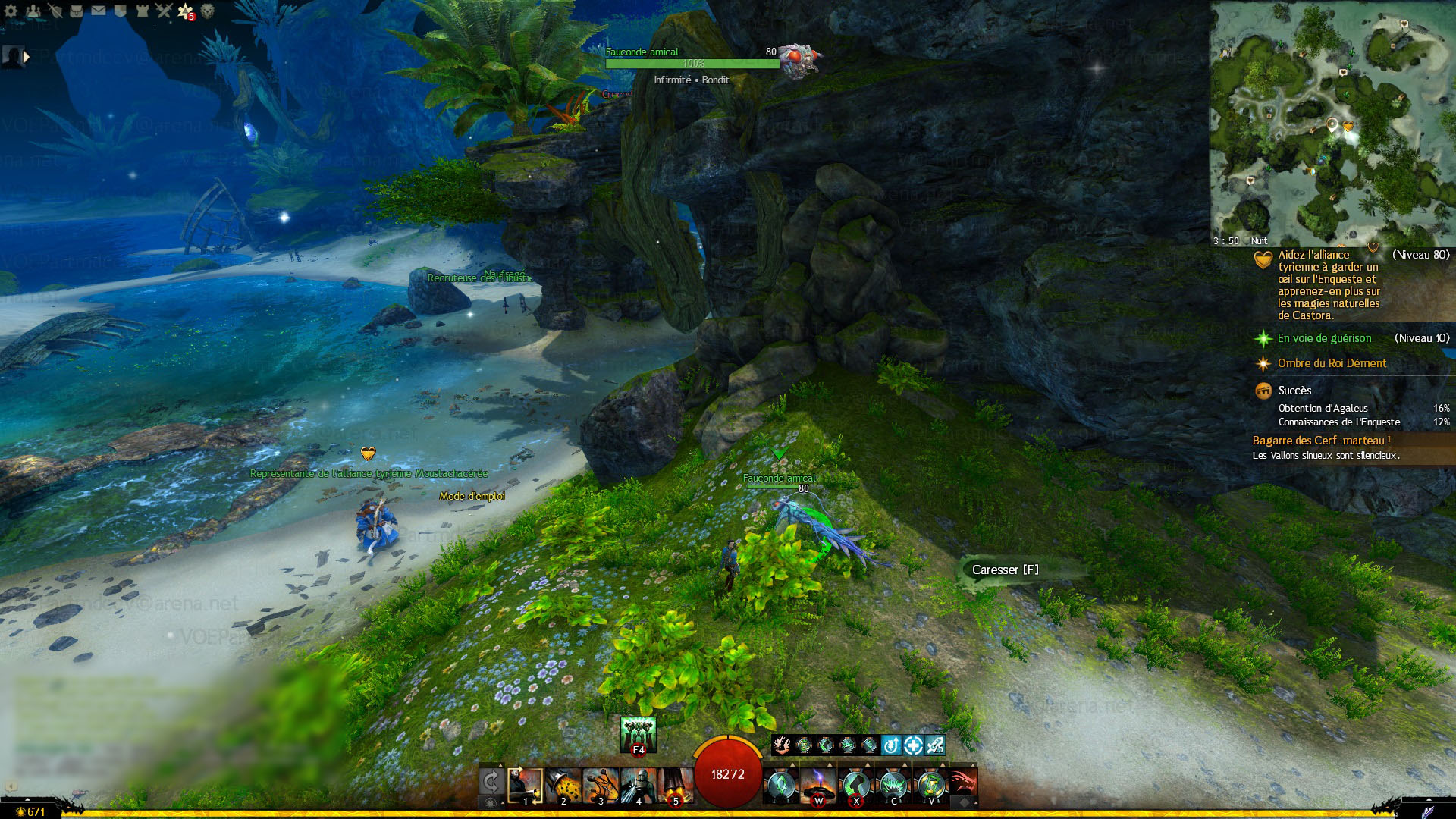Select the 'En voie de guérison' story objective
Image resolution: width=1456 pixels, height=819 pixels.
pos(1324,338)
